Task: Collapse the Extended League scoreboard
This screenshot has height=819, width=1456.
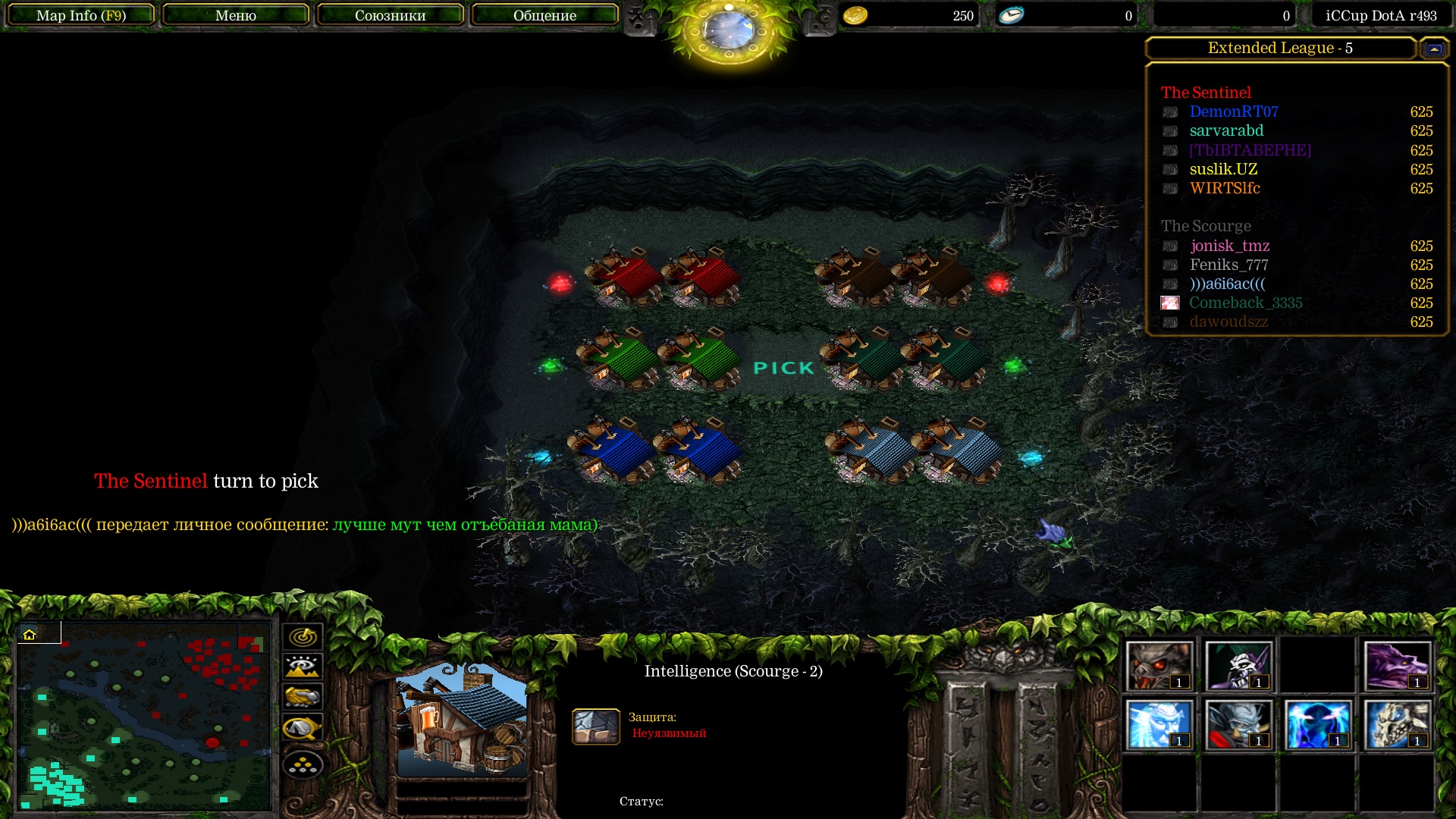Action: pos(1433,49)
